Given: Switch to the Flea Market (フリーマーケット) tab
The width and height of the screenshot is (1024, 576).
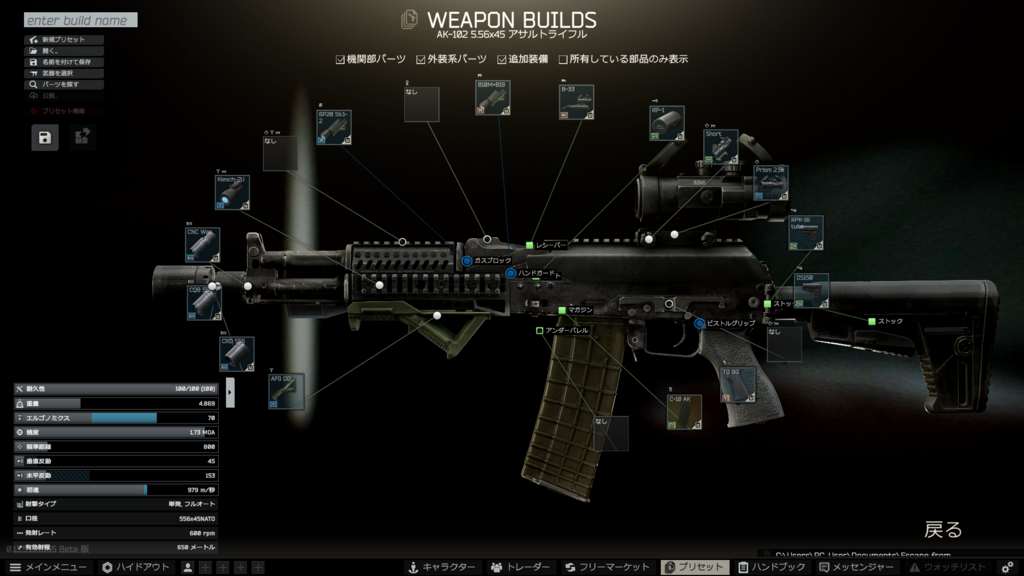Looking at the screenshot, I should [607, 567].
